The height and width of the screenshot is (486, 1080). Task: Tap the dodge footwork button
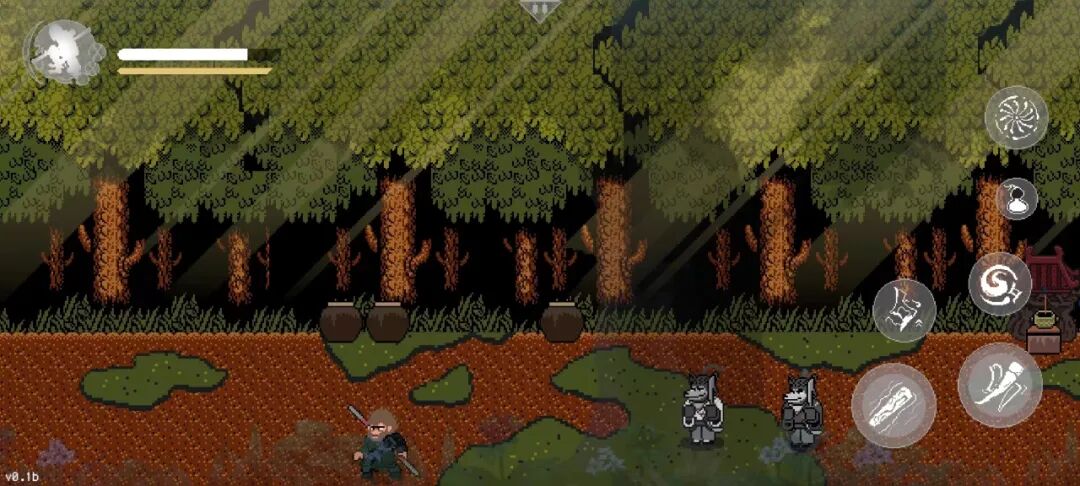[x=904, y=311]
